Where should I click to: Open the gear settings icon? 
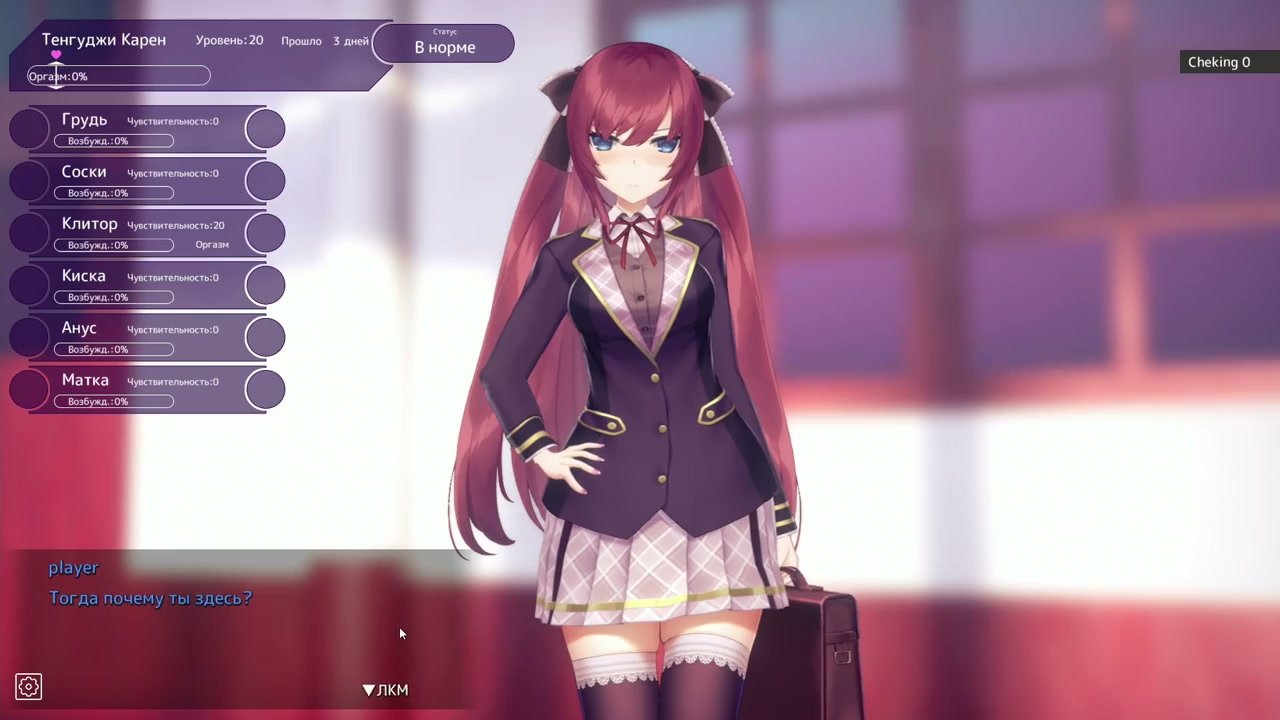(28, 687)
